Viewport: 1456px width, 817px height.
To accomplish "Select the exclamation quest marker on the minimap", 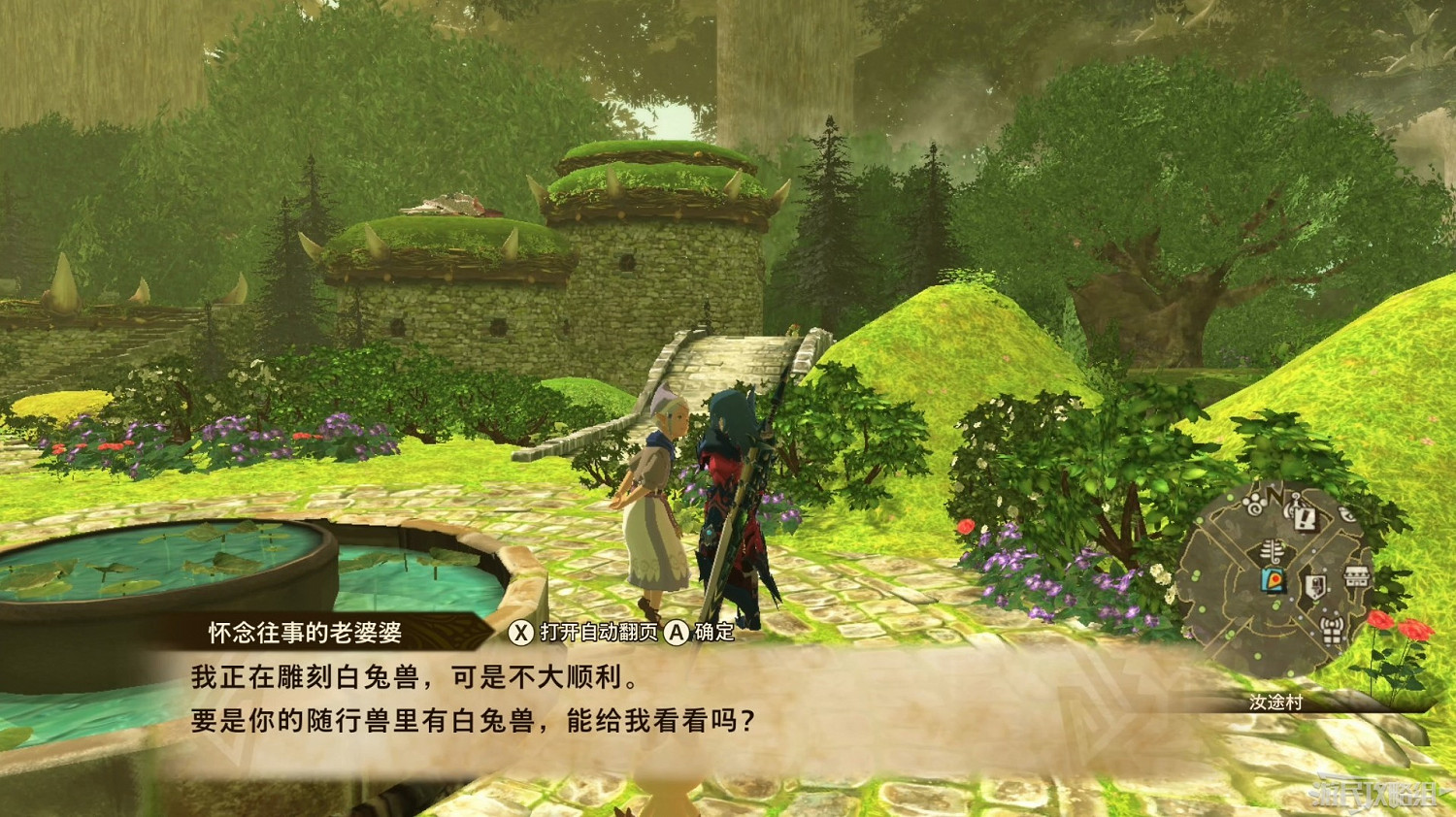I will (x=1303, y=520).
